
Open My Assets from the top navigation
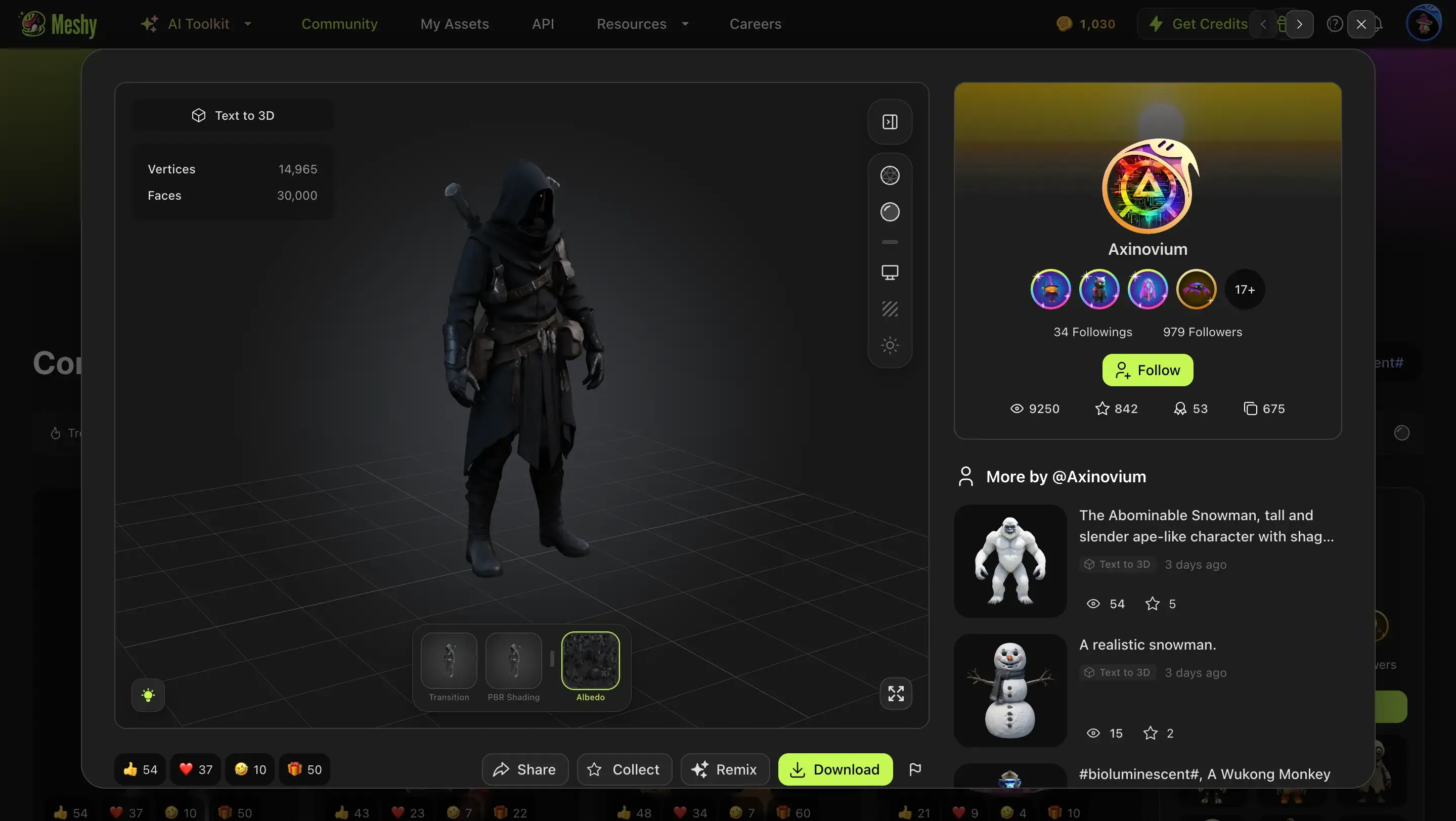click(455, 24)
